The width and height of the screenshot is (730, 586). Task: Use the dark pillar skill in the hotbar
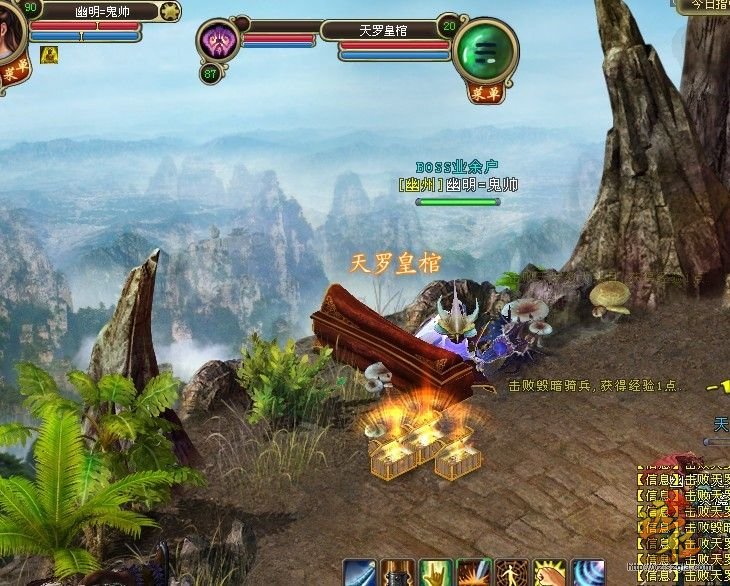click(x=398, y=574)
